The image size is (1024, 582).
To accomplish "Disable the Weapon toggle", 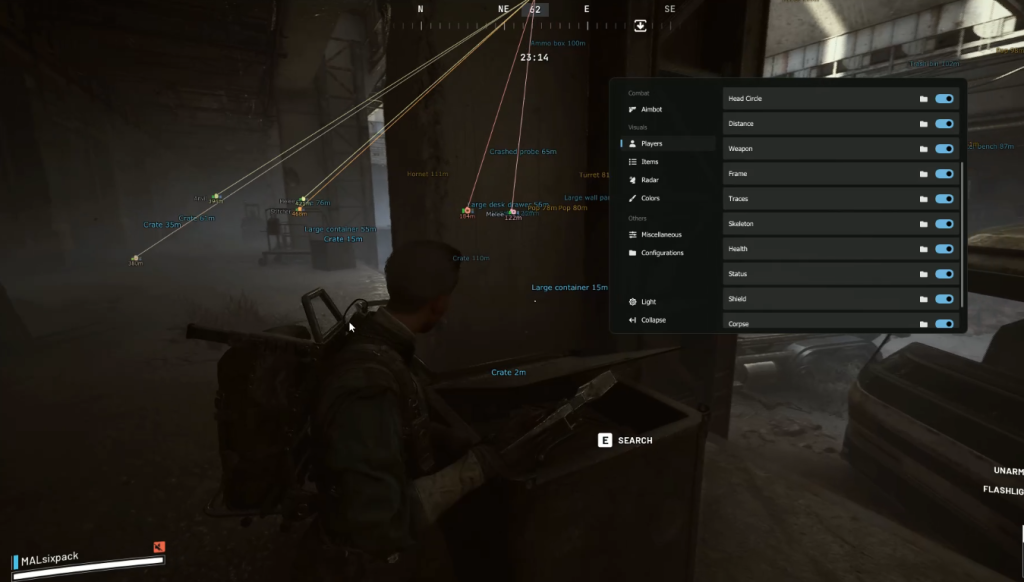I will [x=944, y=149].
